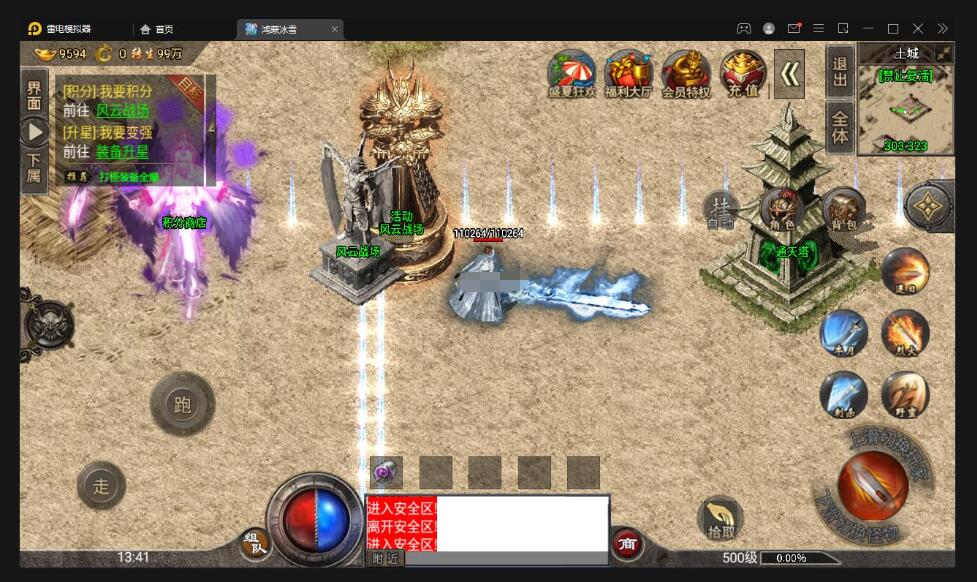Screen dimensions: 977x582
Task: Activate the 刺杀 assassinate skill
Action: click(x=843, y=394)
